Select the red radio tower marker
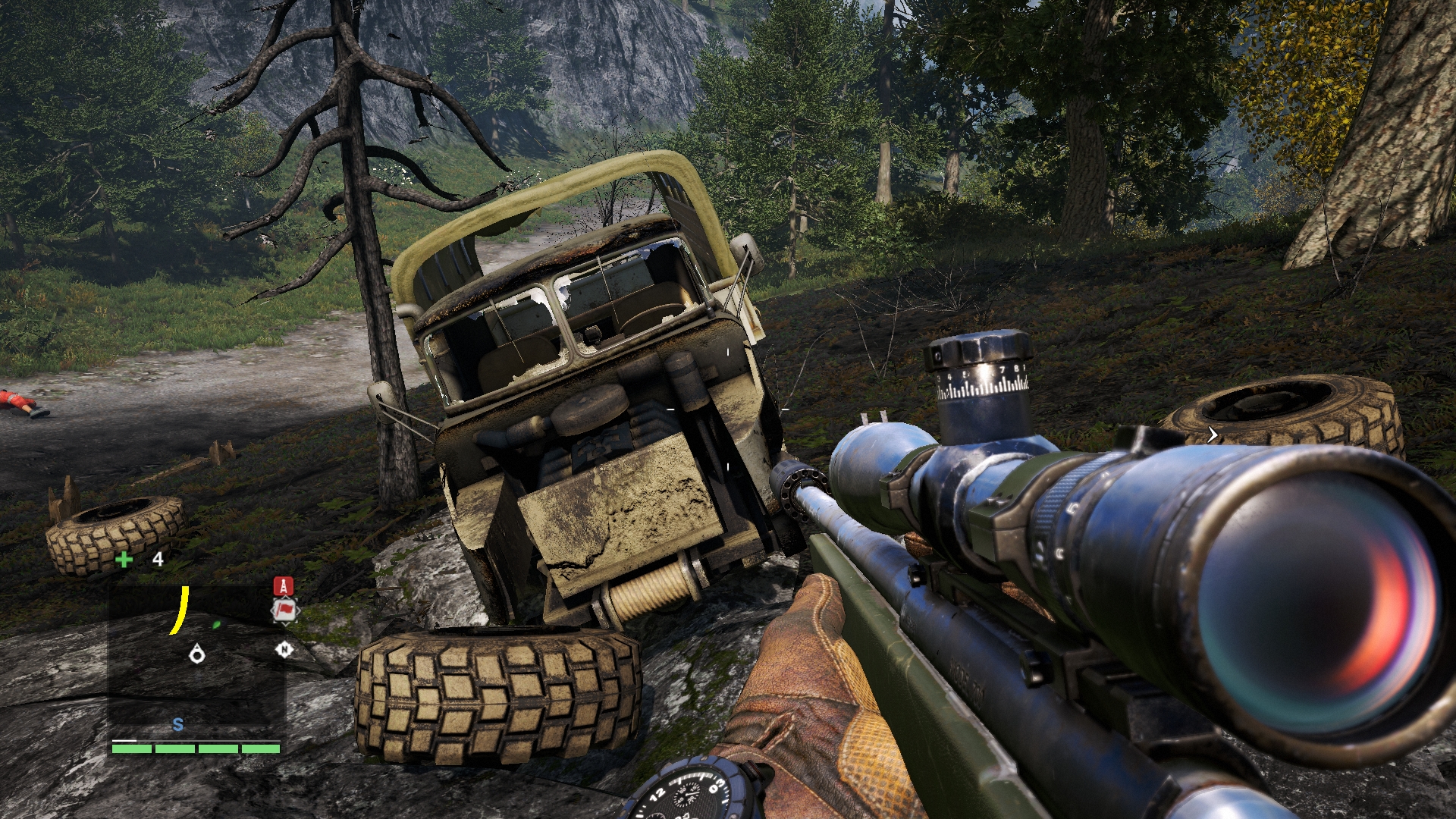 283,586
